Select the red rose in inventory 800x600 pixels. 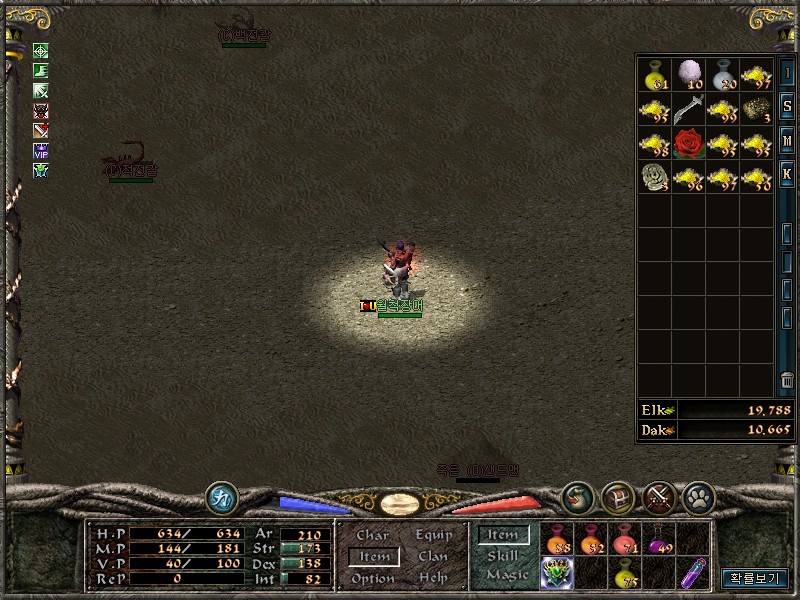tap(689, 144)
